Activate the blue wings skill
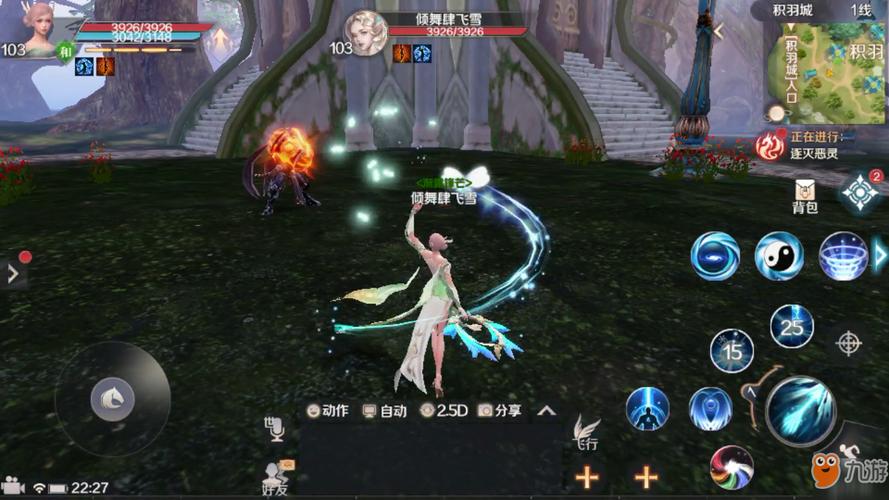The width and height of the screenshot is (889, 500). click(710, 409)
